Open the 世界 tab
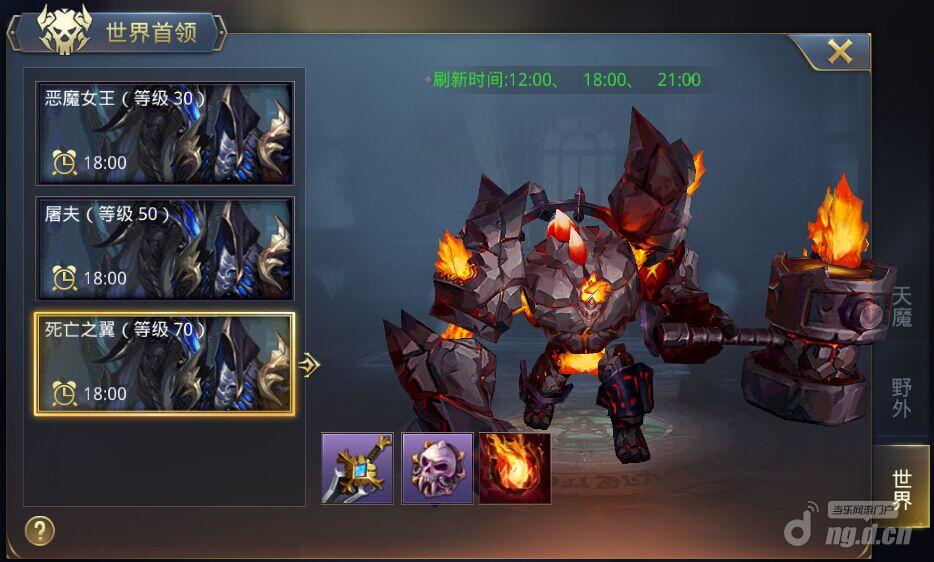The height and width of the screenshot is (562, 934). click(901, 487)
